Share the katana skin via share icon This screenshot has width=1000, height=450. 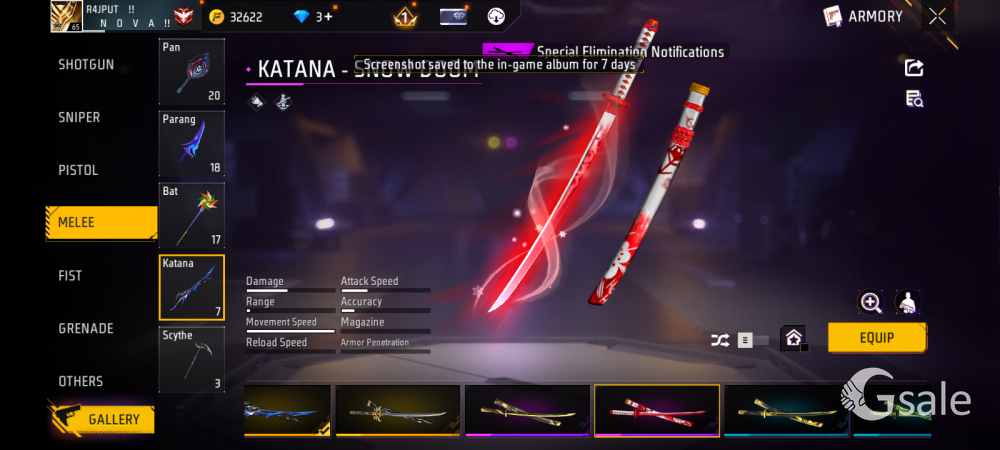(x=914, y=68)
